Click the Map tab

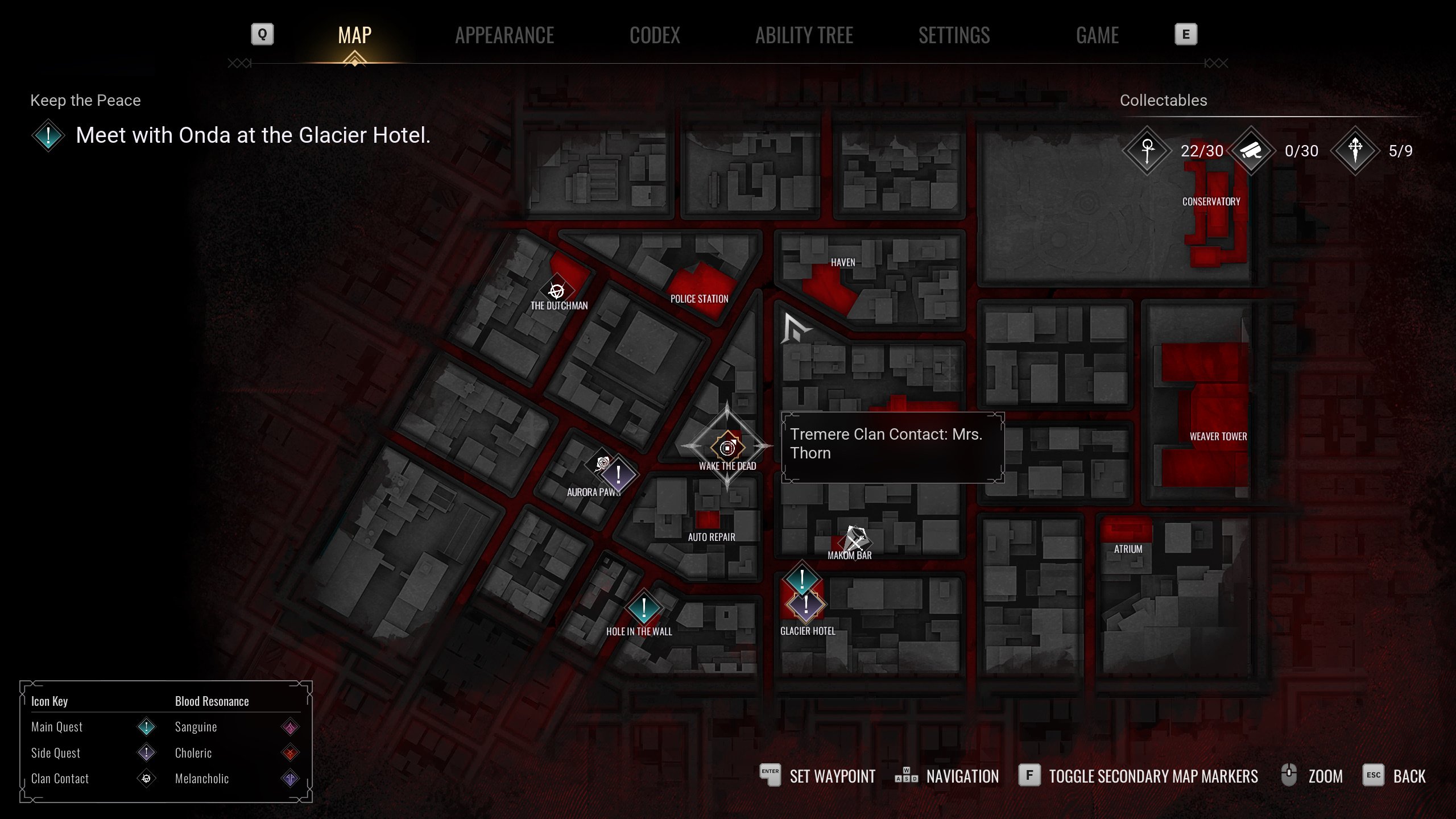(354, 35)
